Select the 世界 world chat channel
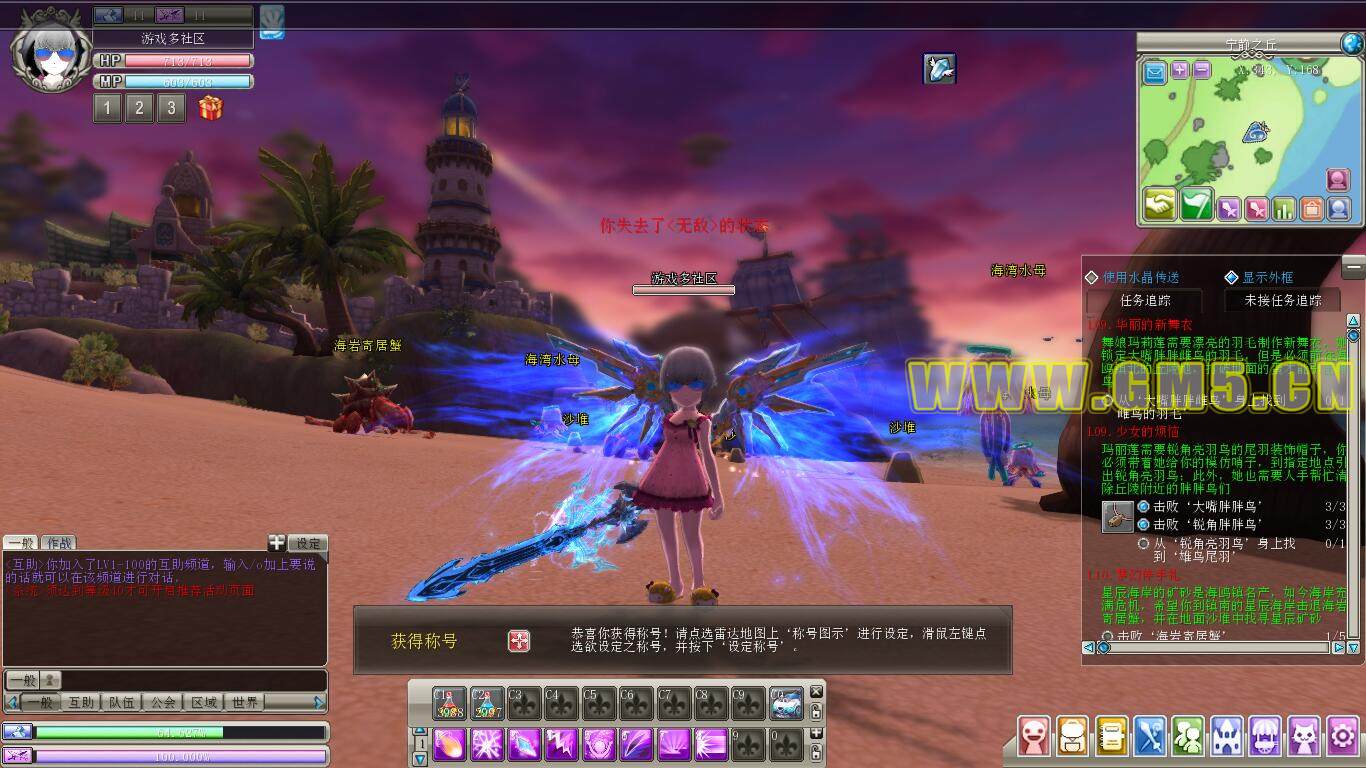 tap(245, 702)
